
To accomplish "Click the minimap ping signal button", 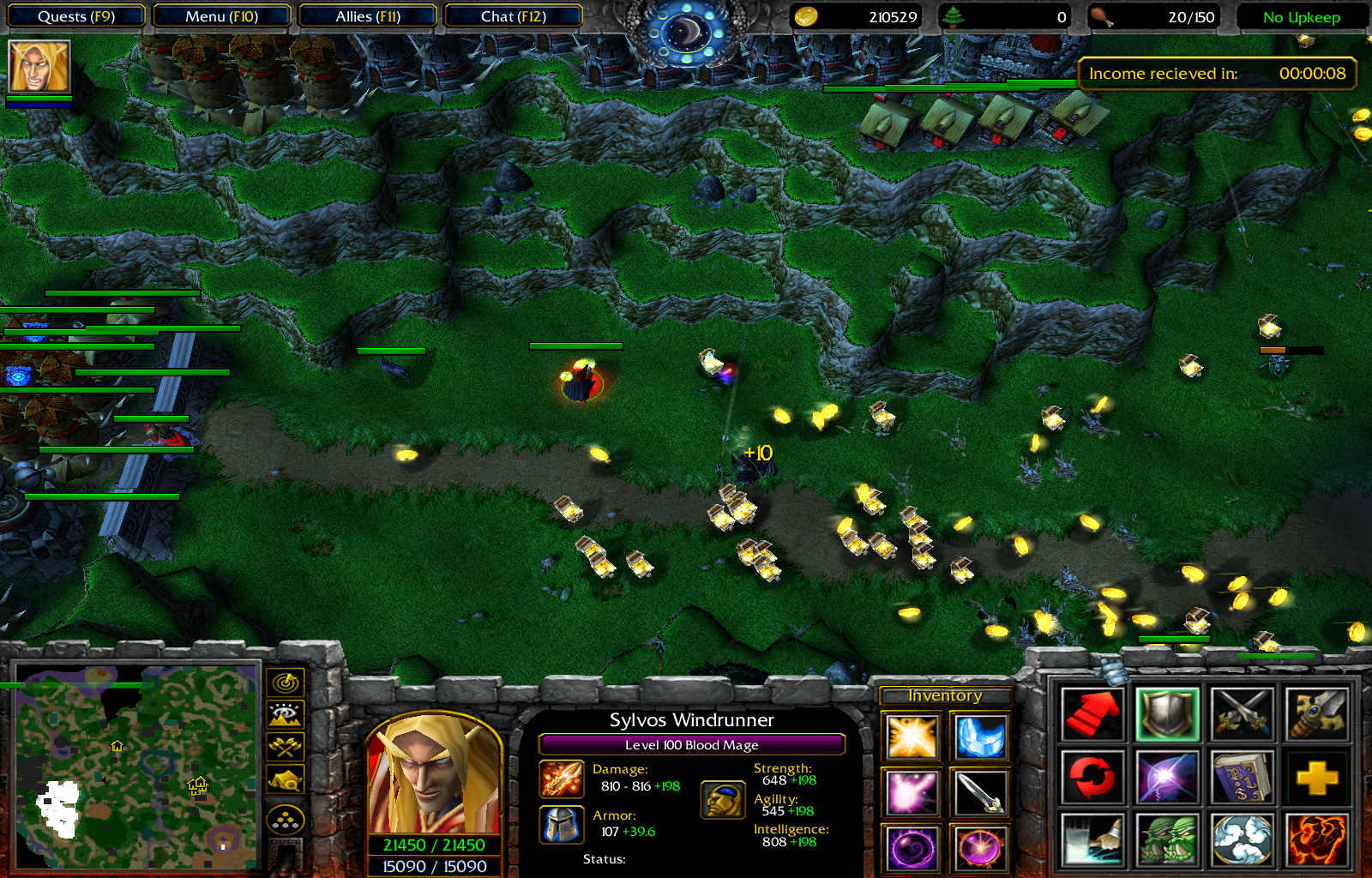I will point(286,683).
